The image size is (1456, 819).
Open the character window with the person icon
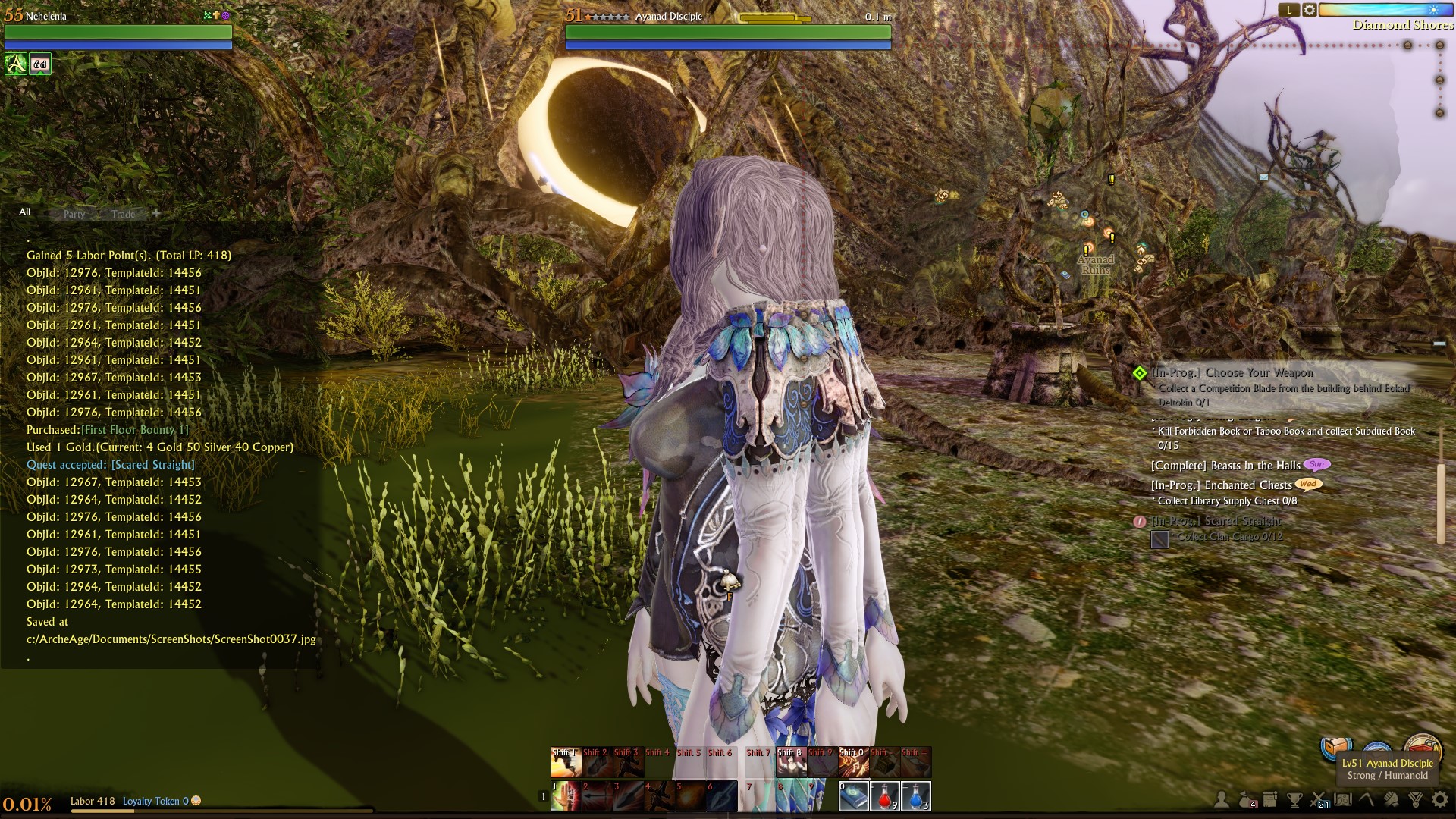click(1221, 800)
